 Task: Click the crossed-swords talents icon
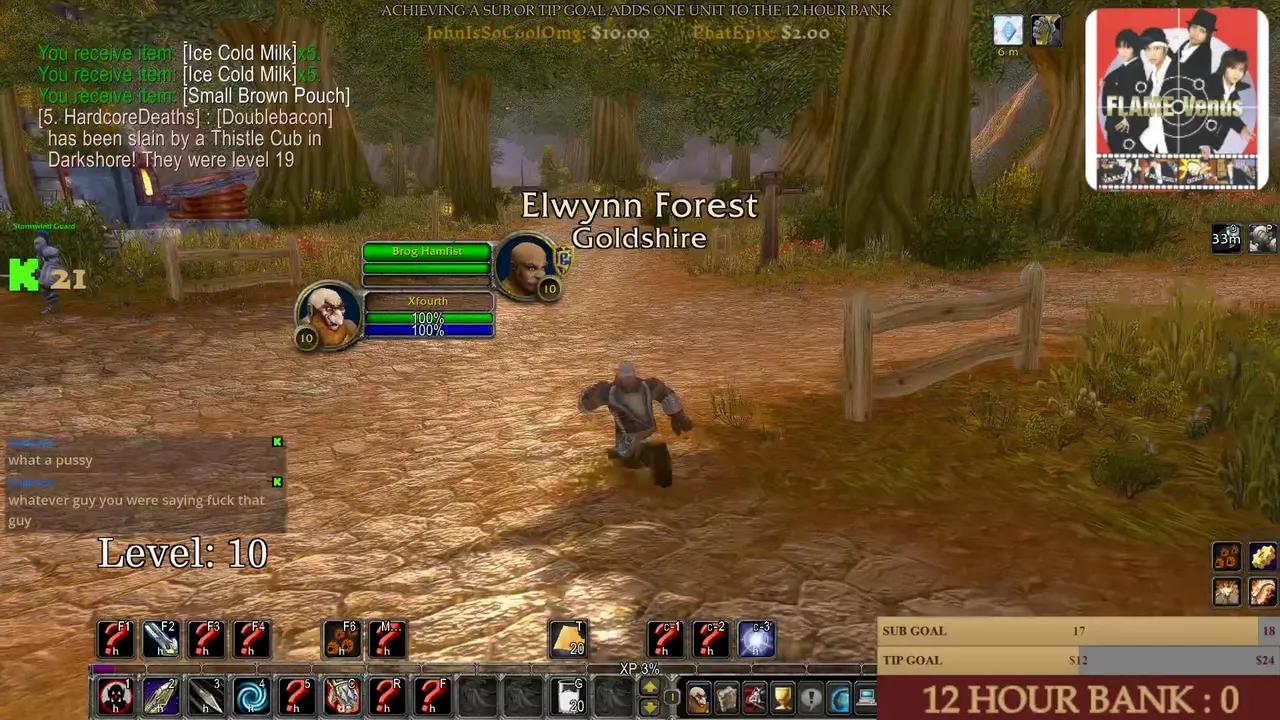click(755, 695)
